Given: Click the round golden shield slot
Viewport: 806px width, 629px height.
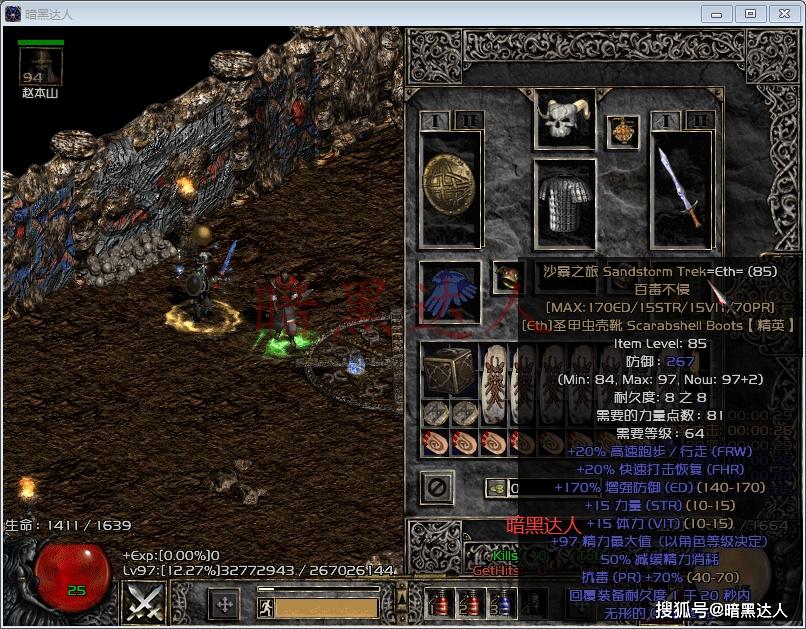Looking at the screenshot, I should tap(451, 187).
